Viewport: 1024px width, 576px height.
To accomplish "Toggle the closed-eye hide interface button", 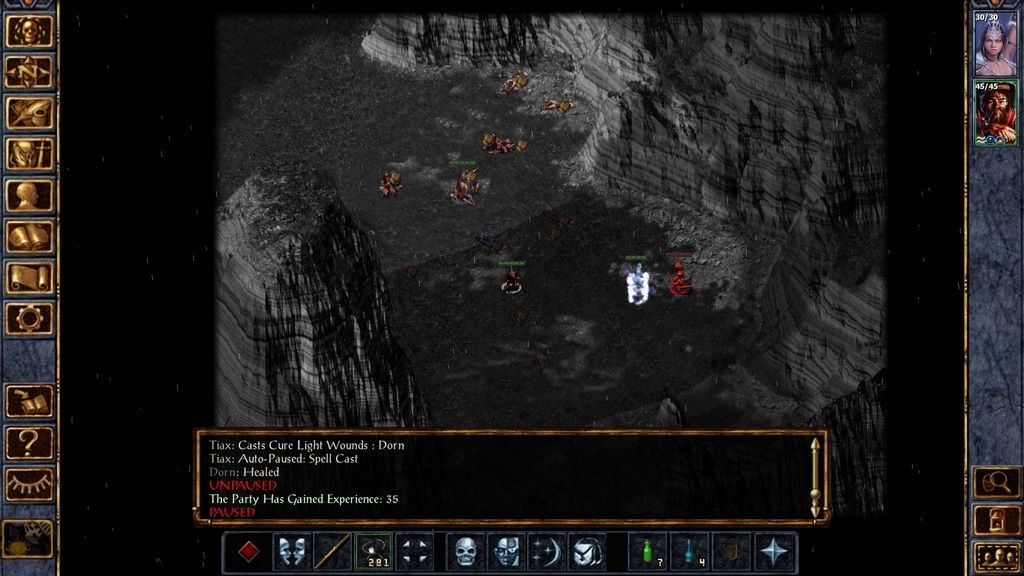I will (29, 483).
